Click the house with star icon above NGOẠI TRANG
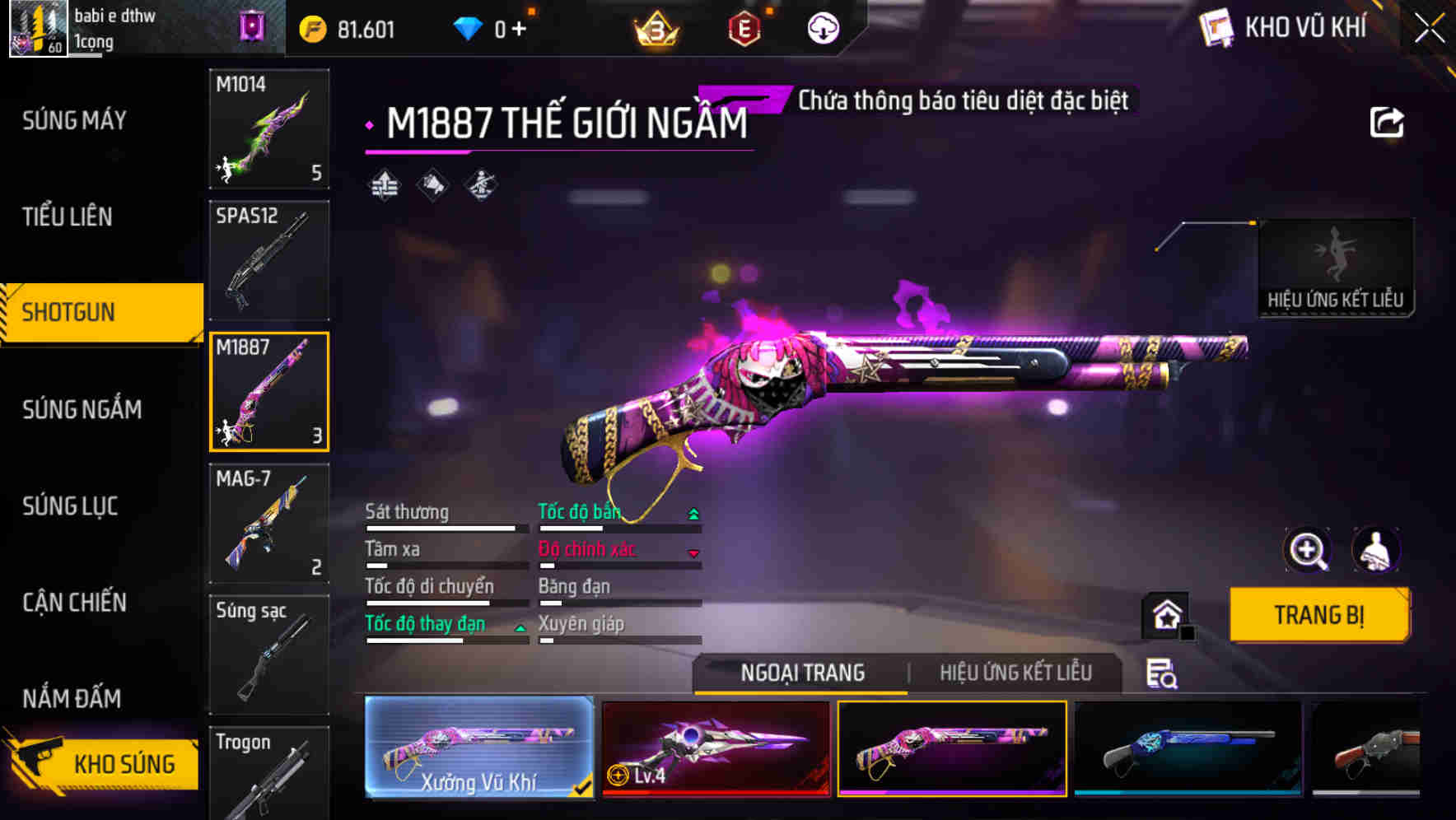This screenshot has width=1456, height=820. pyautogui.click(x=1166, y=615)
